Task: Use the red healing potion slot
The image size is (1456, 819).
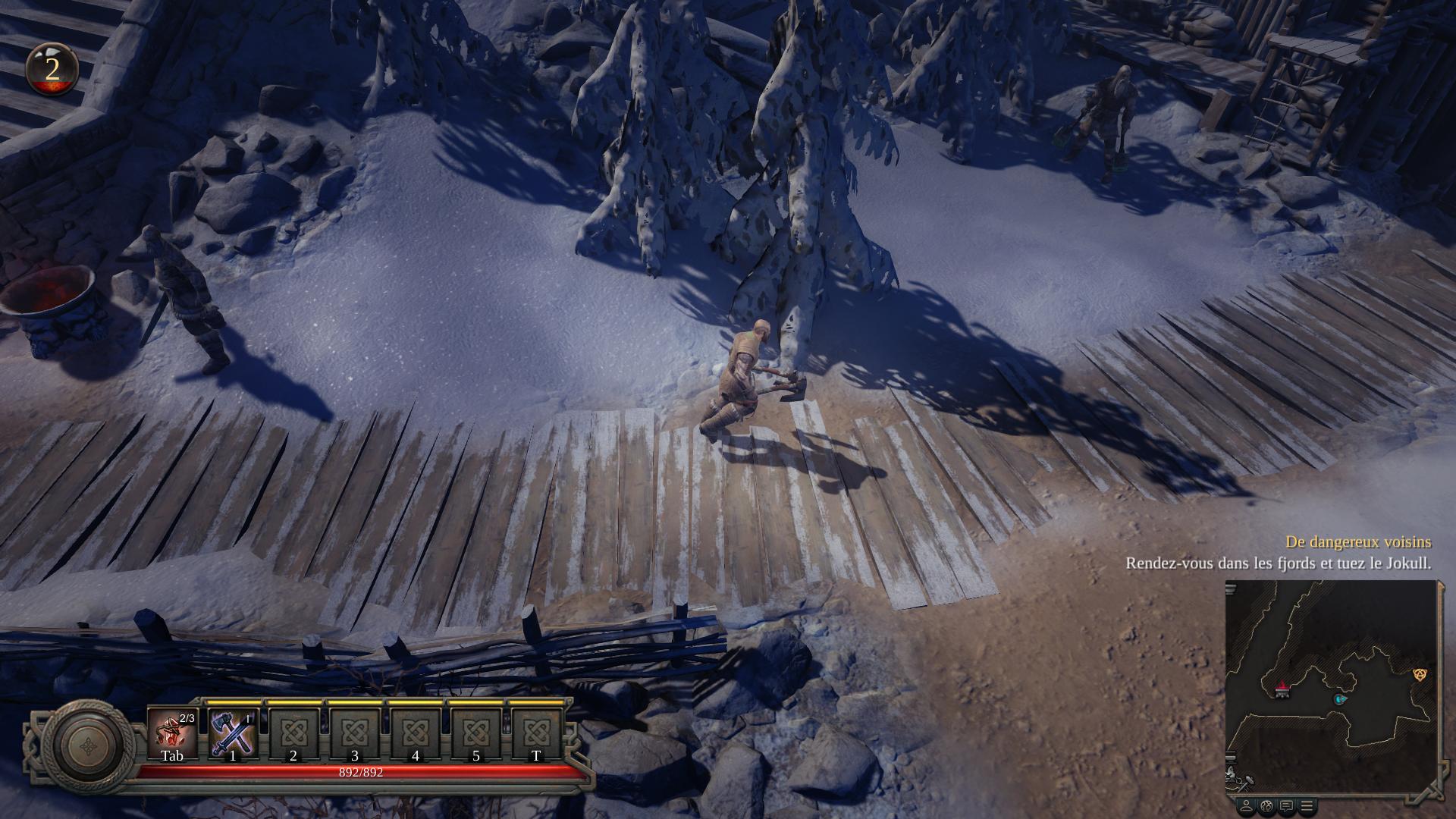Action: [172, 733]
